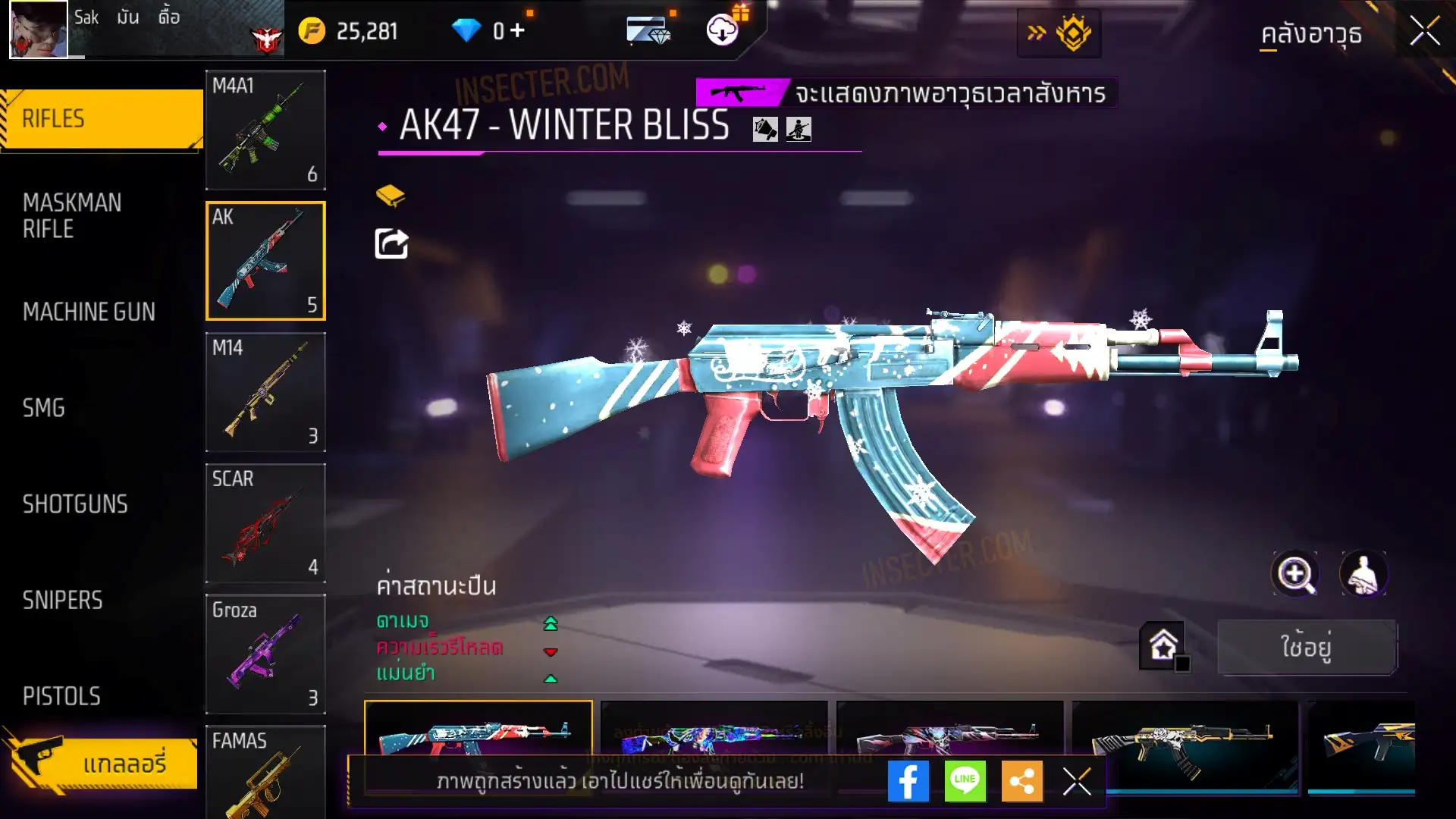Screen dimensions: 1456x819
Task: Pick the Groza weapon tile
Action: 265,654
